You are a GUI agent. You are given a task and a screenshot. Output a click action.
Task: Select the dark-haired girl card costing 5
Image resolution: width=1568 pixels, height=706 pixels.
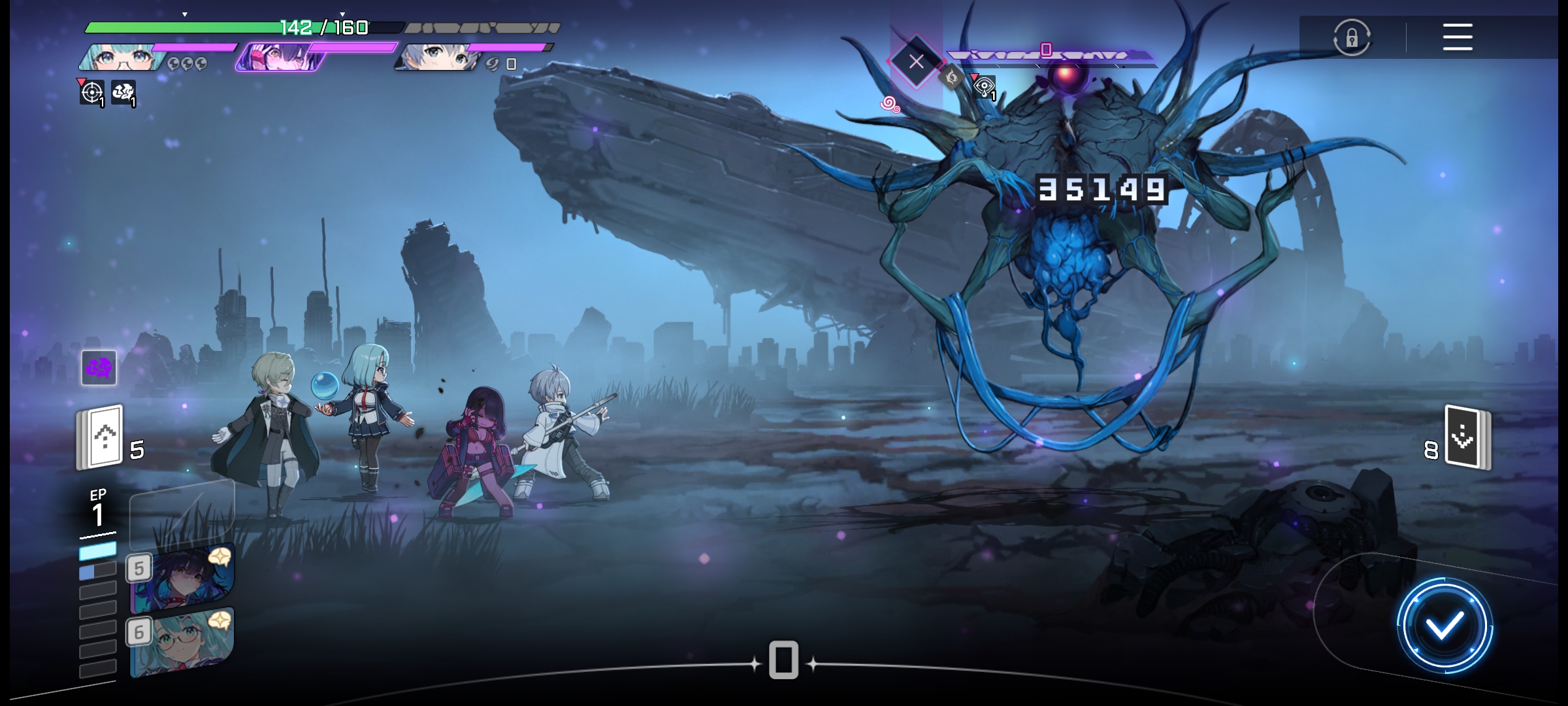[x=183, y=579]
